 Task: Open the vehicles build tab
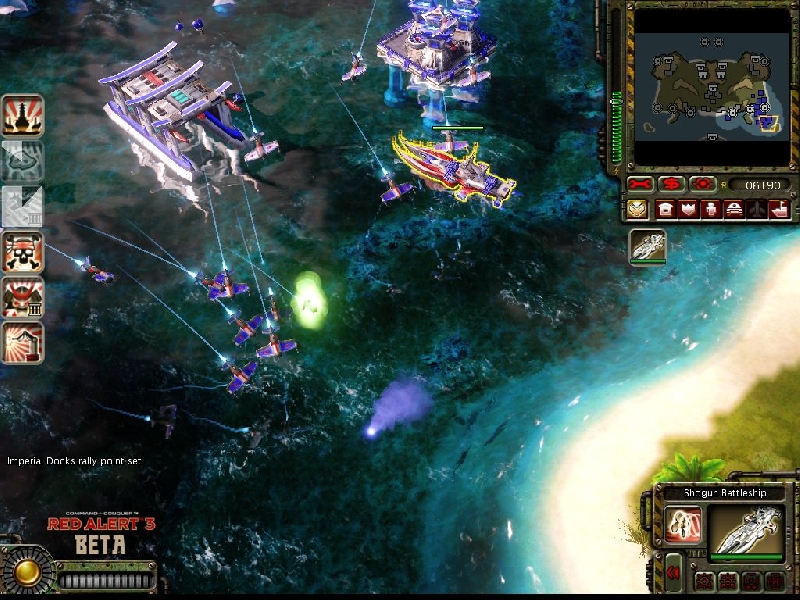[x=733, y=209]
